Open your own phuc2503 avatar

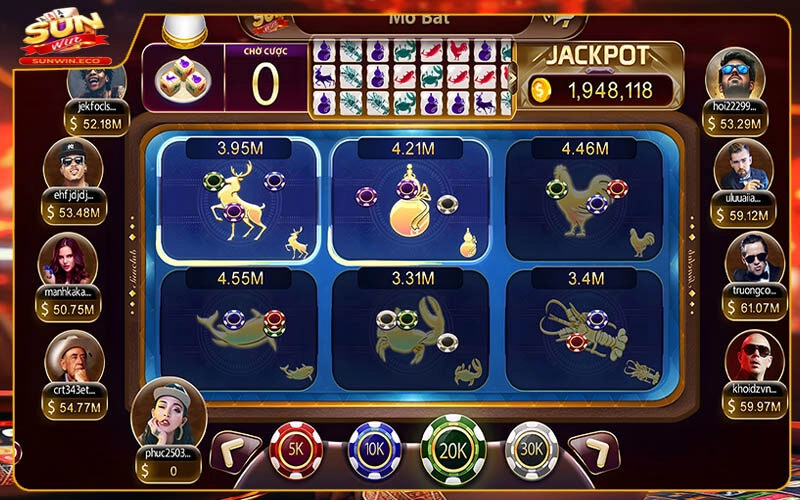click(168, 414)
